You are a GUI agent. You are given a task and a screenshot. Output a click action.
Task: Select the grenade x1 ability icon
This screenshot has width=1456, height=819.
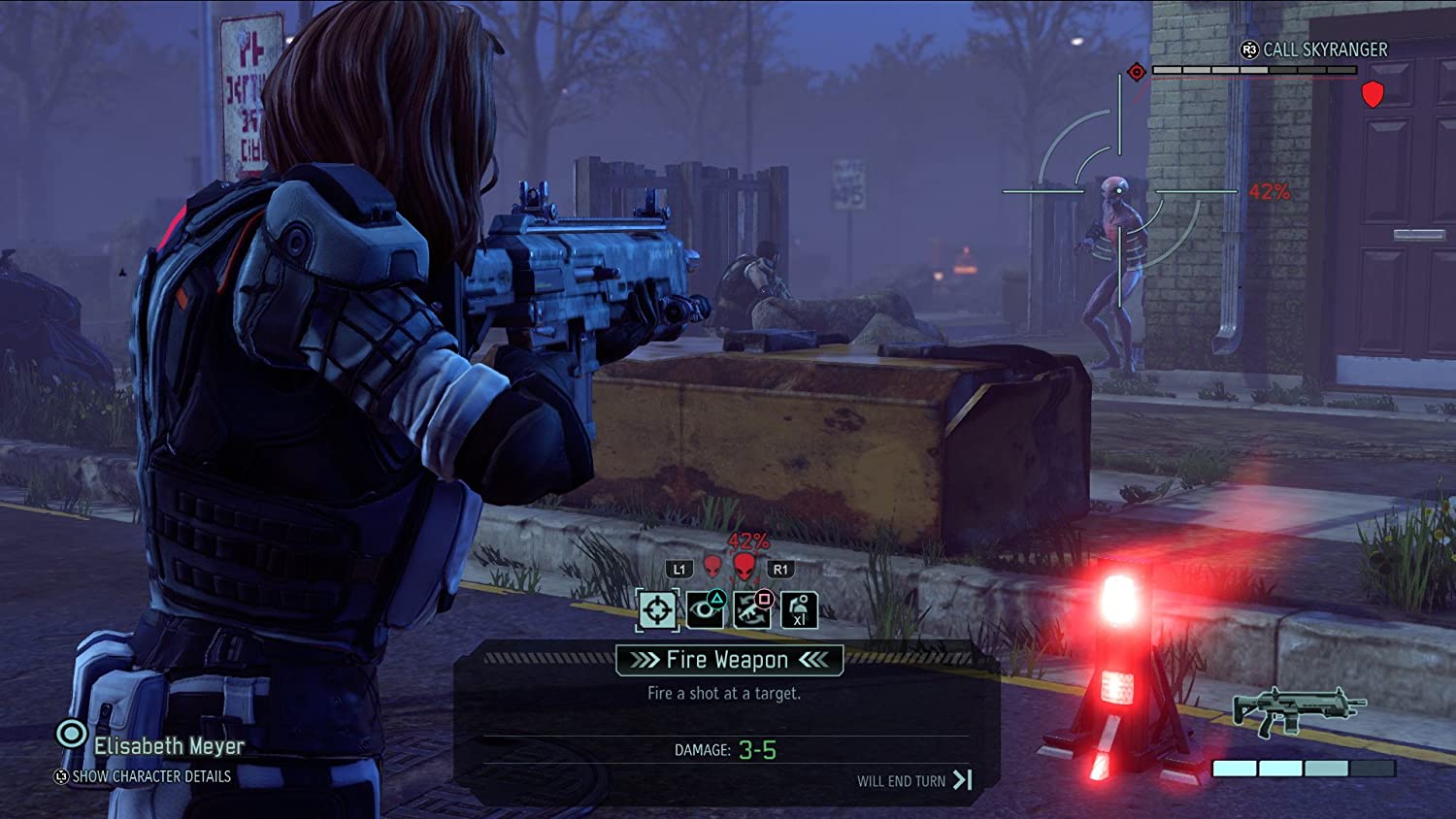tap(801, 611)
